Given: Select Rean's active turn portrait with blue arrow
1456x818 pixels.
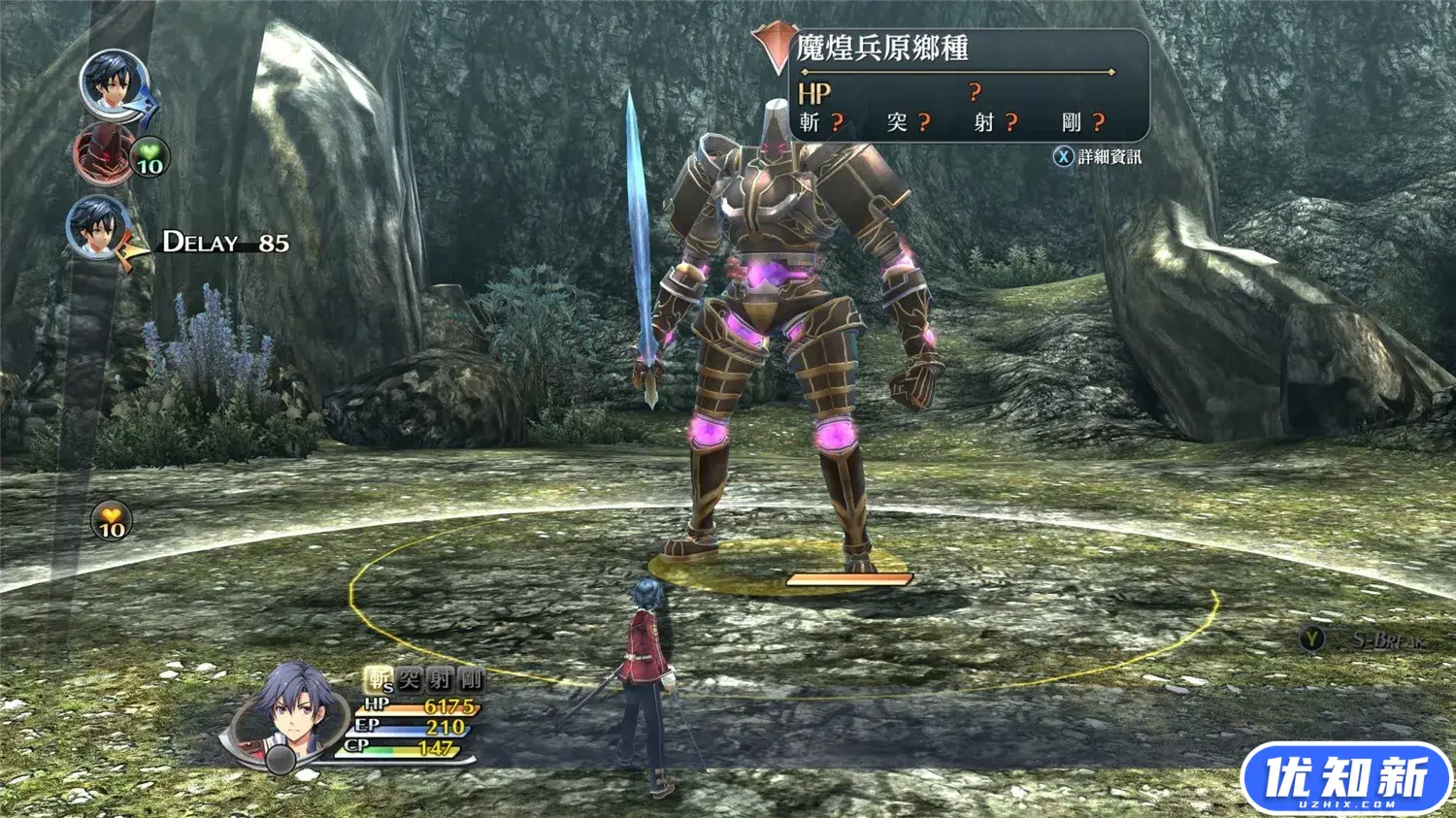Looking at the screenshot, I should (x=113, y=83).
